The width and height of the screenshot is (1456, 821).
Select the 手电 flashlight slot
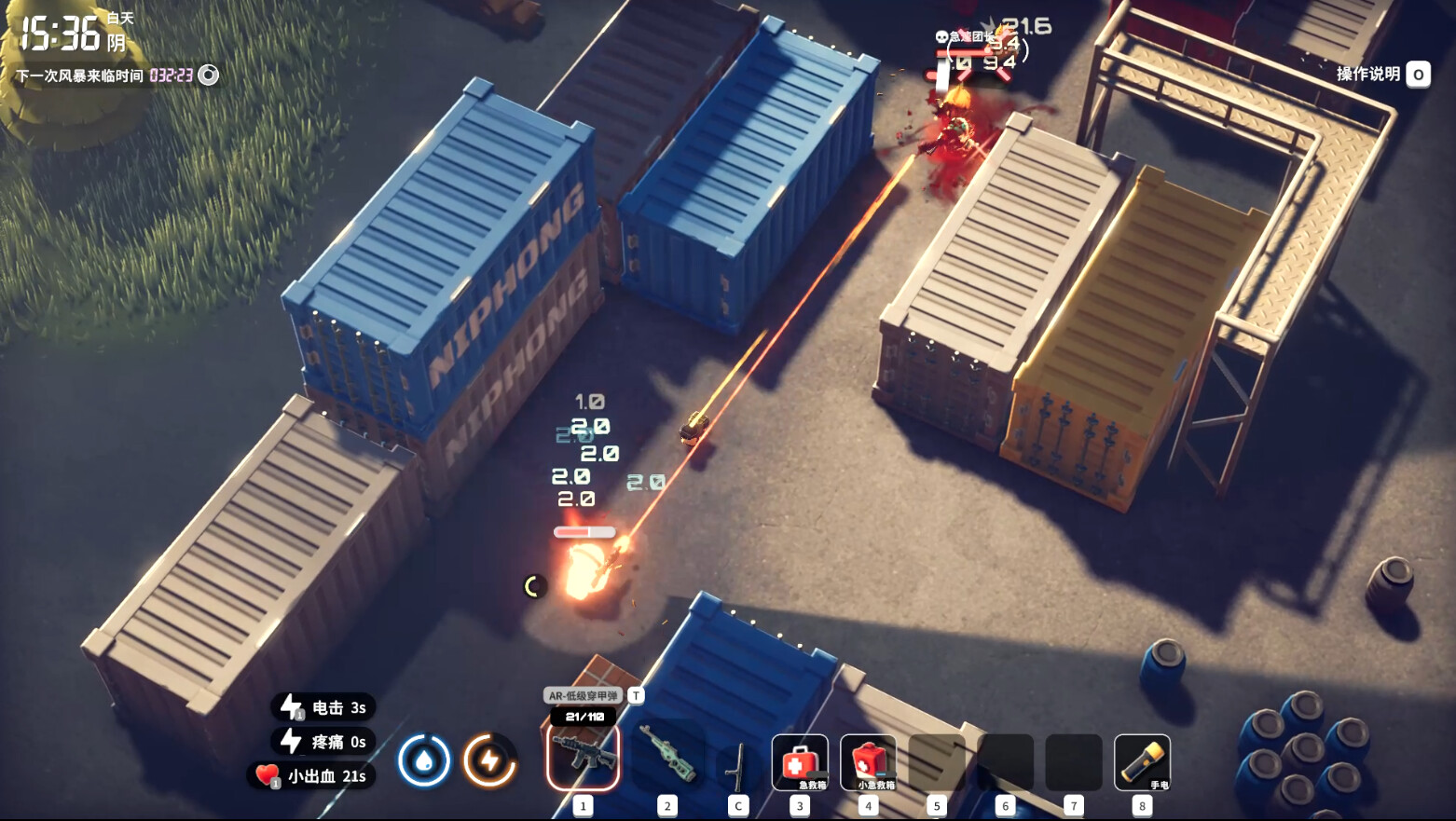point(1142,762)
